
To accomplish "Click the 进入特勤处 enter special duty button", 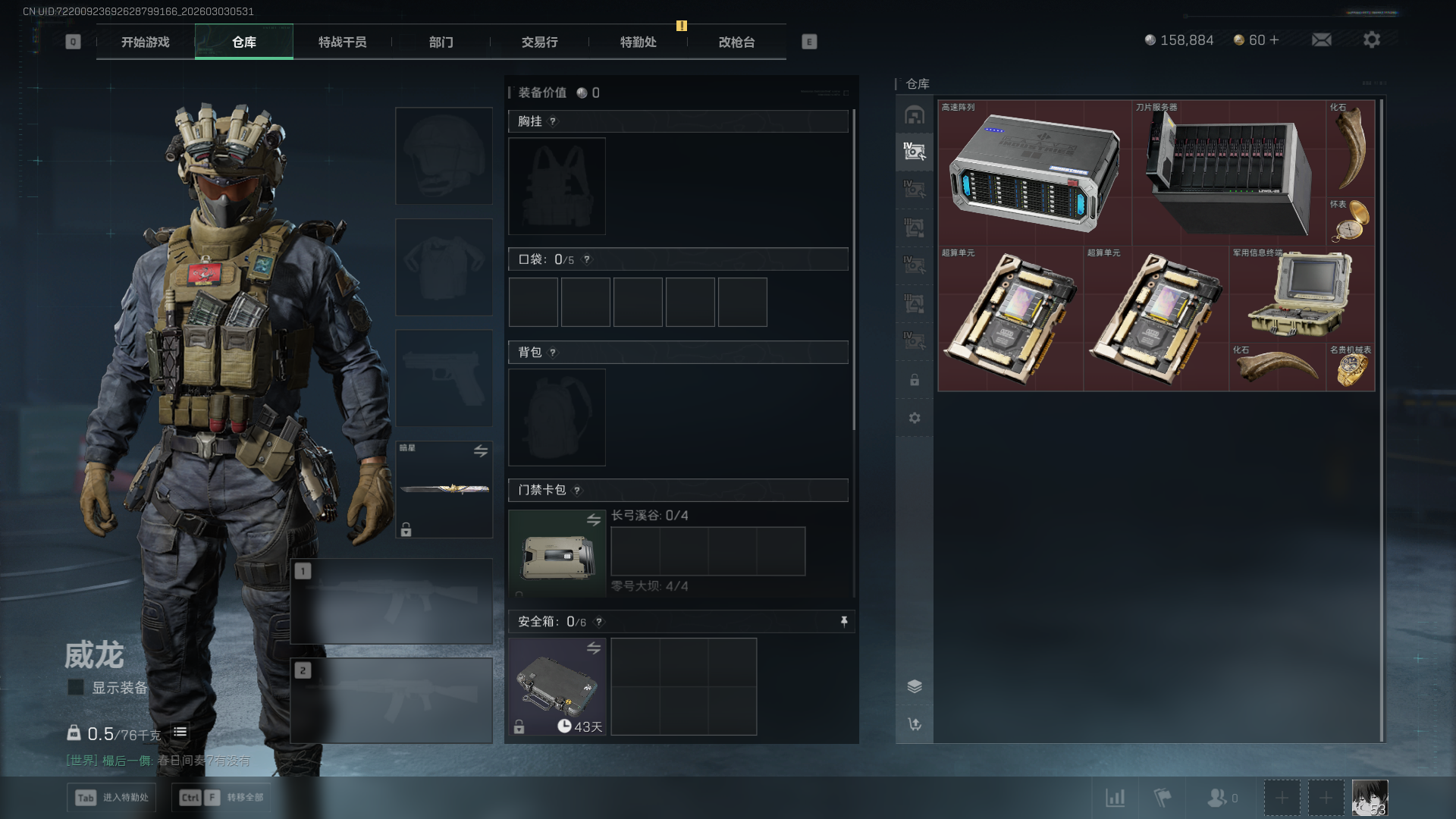I will point(111,798).
